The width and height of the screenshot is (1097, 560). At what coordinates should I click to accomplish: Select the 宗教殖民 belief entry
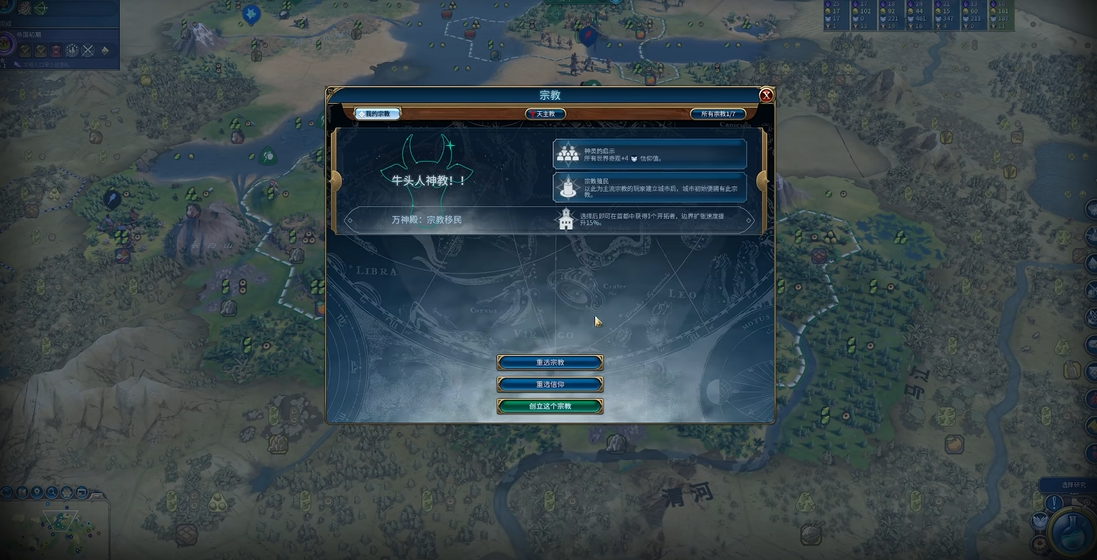[650, 187]
